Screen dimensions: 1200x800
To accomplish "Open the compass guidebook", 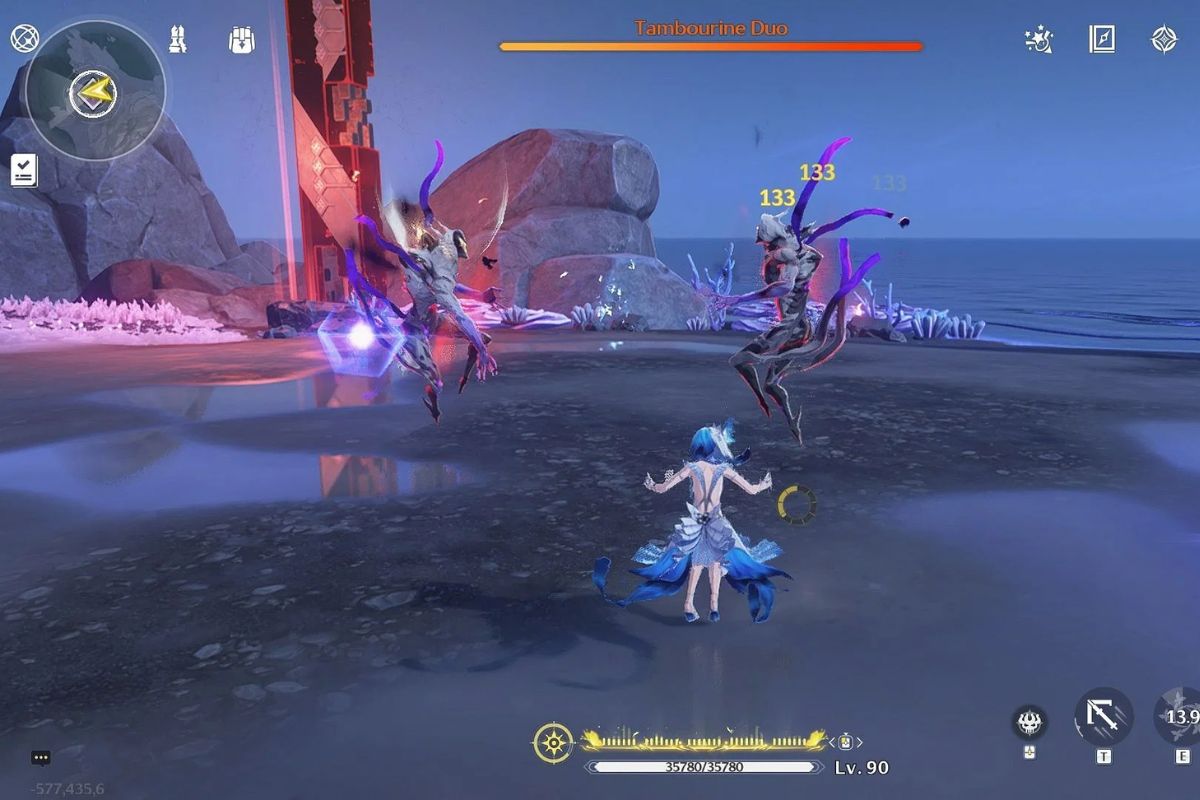I will 1102,40.
